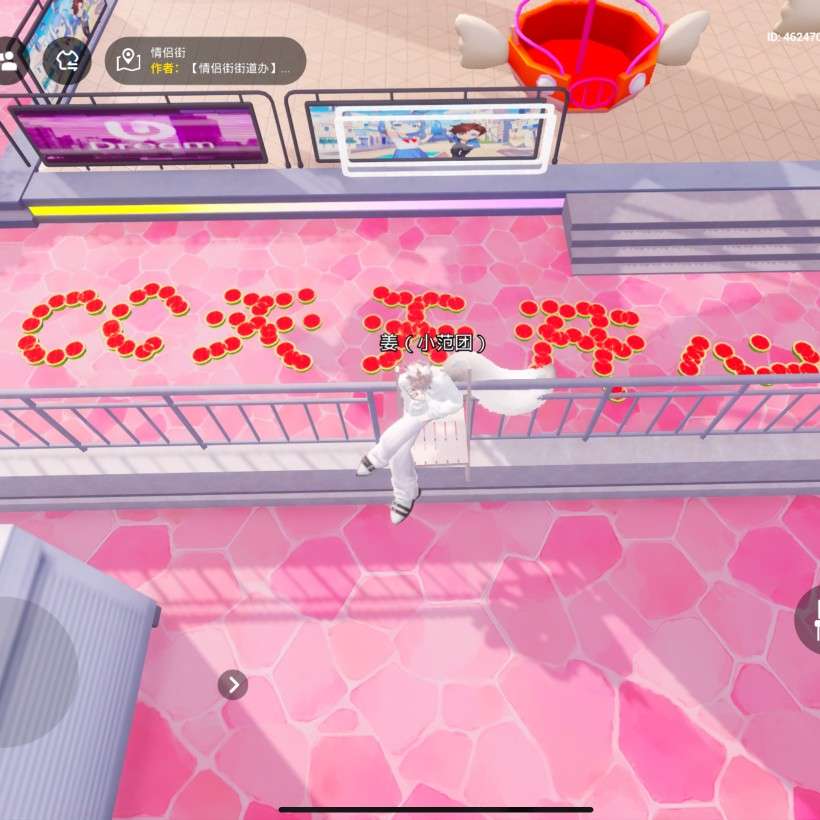Open the 情侣街 map info panel

[x=205, y=60]
